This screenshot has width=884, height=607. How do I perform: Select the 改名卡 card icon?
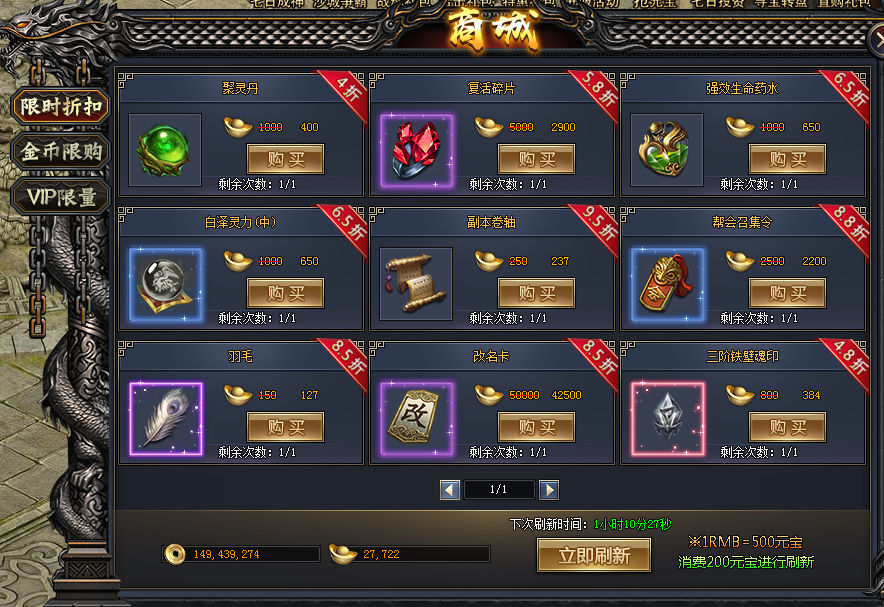(416, 418)
